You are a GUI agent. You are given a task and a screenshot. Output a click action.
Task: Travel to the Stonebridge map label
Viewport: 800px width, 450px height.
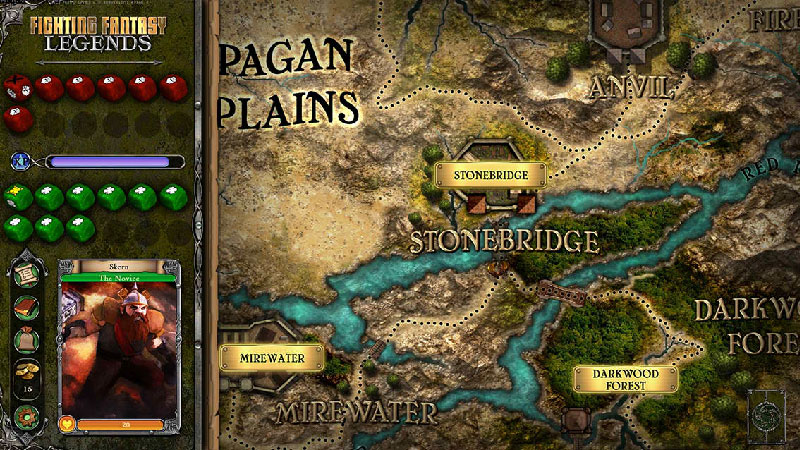489,175
